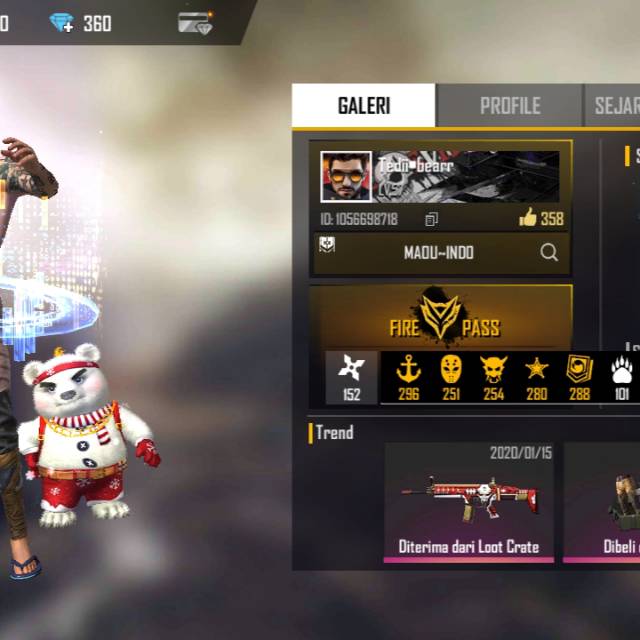Click the player avatar portrait
The image size is (640, 640).
click(x=346, y=177)
